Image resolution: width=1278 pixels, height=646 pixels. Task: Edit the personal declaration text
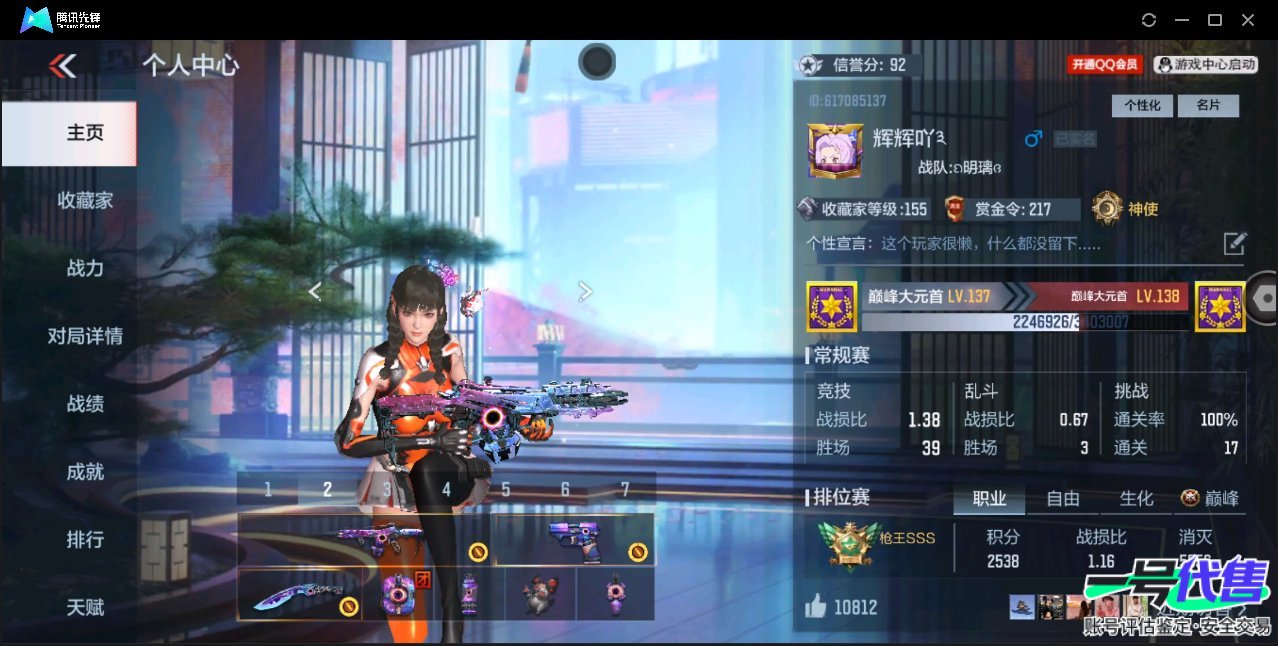click(x=1235, y=243)
